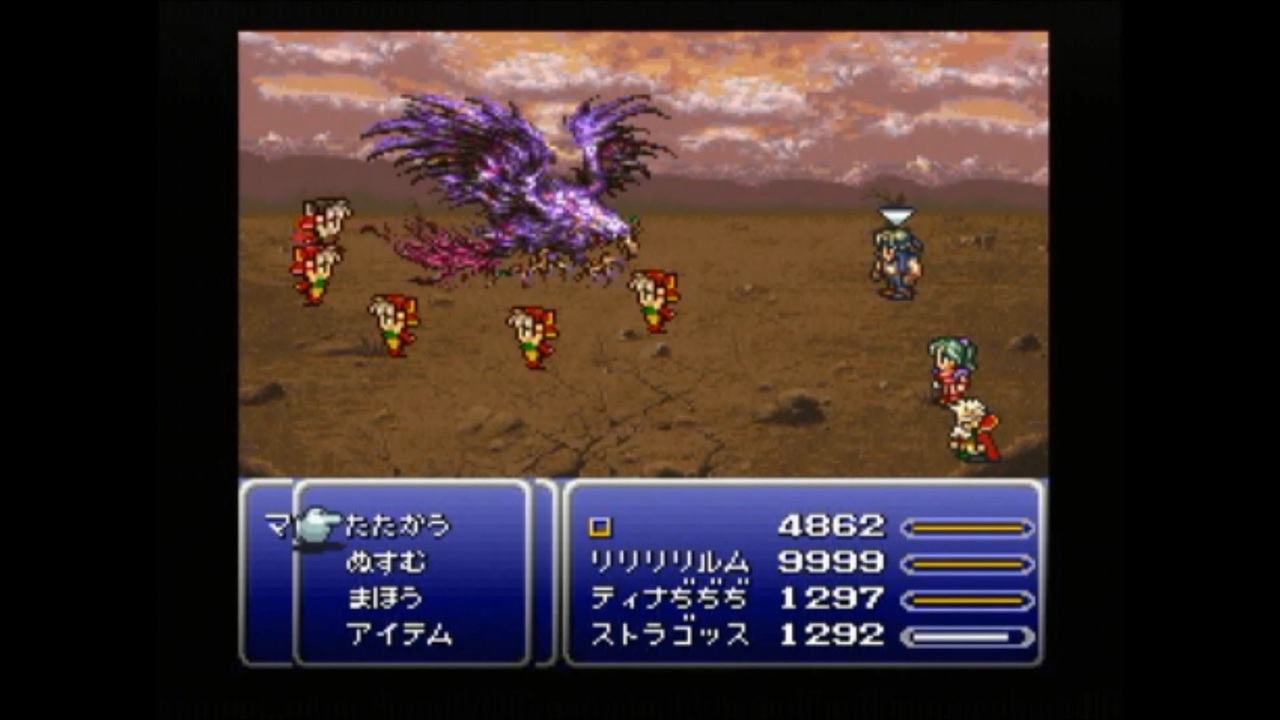
Task: Select the ぬすむ (Steal) command
Action: click(390, 560)
